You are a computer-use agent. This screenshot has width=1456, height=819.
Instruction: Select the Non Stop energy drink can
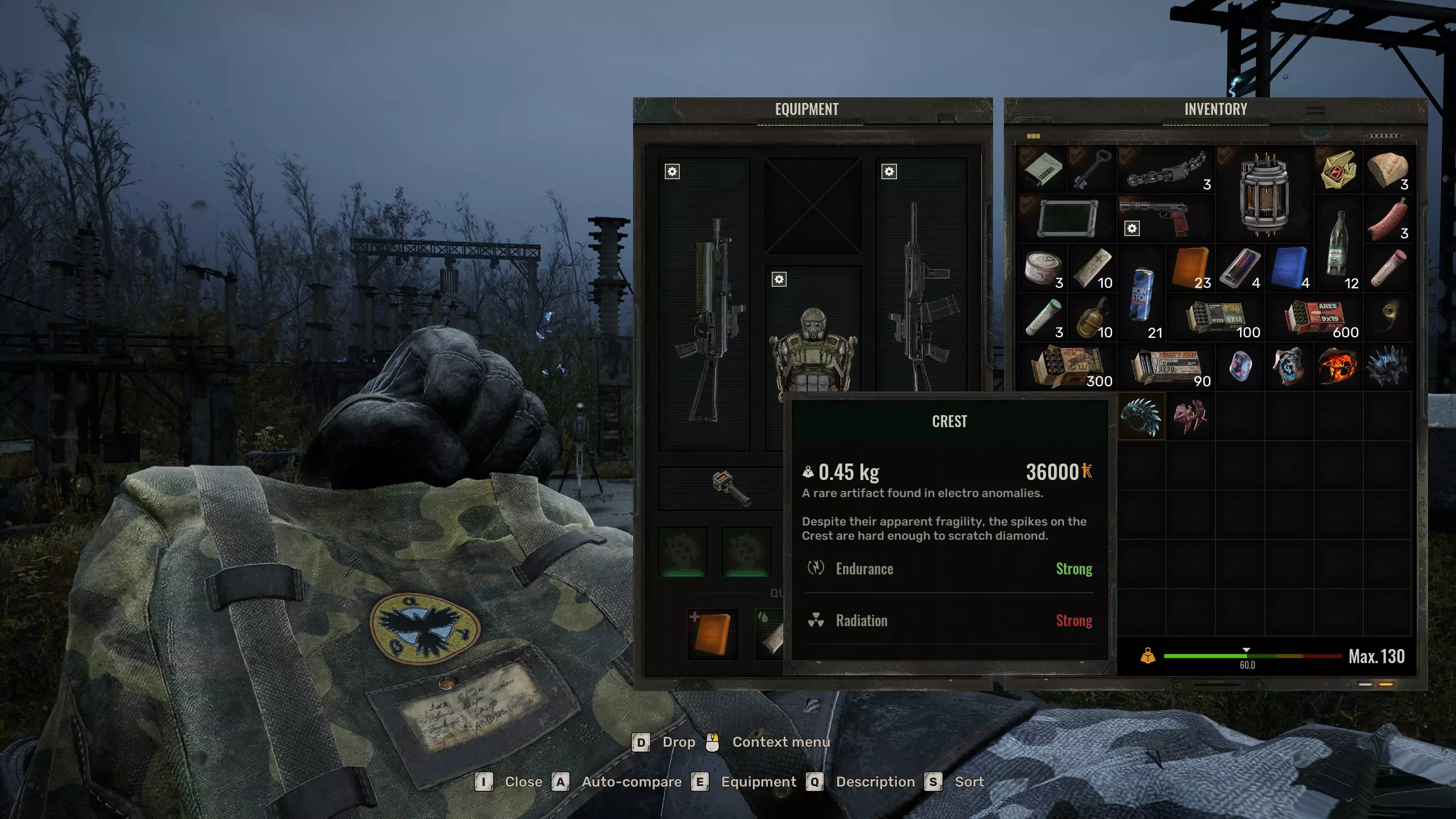click(1141, 293)
